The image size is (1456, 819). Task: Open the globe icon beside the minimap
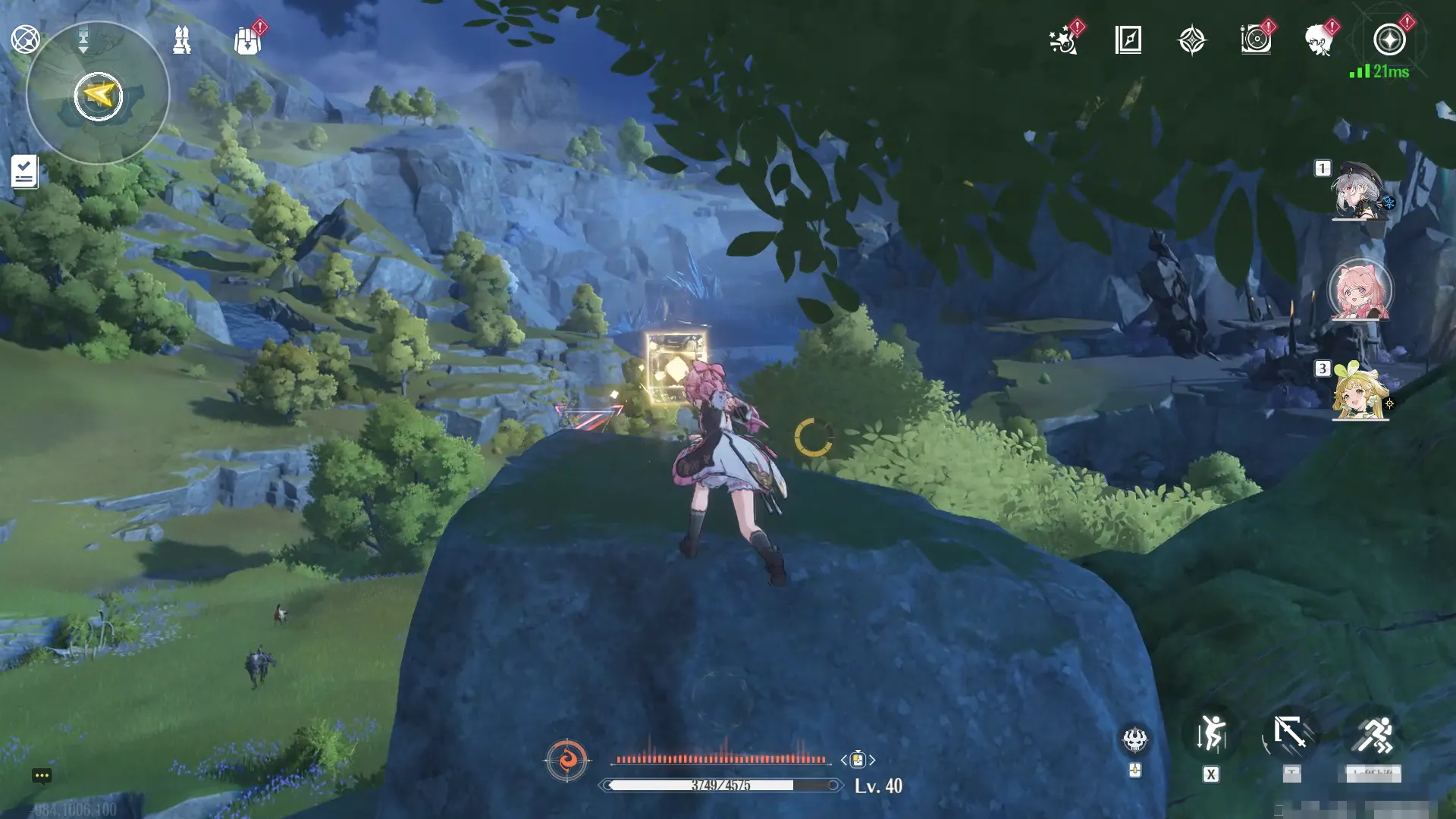point(25,39)
